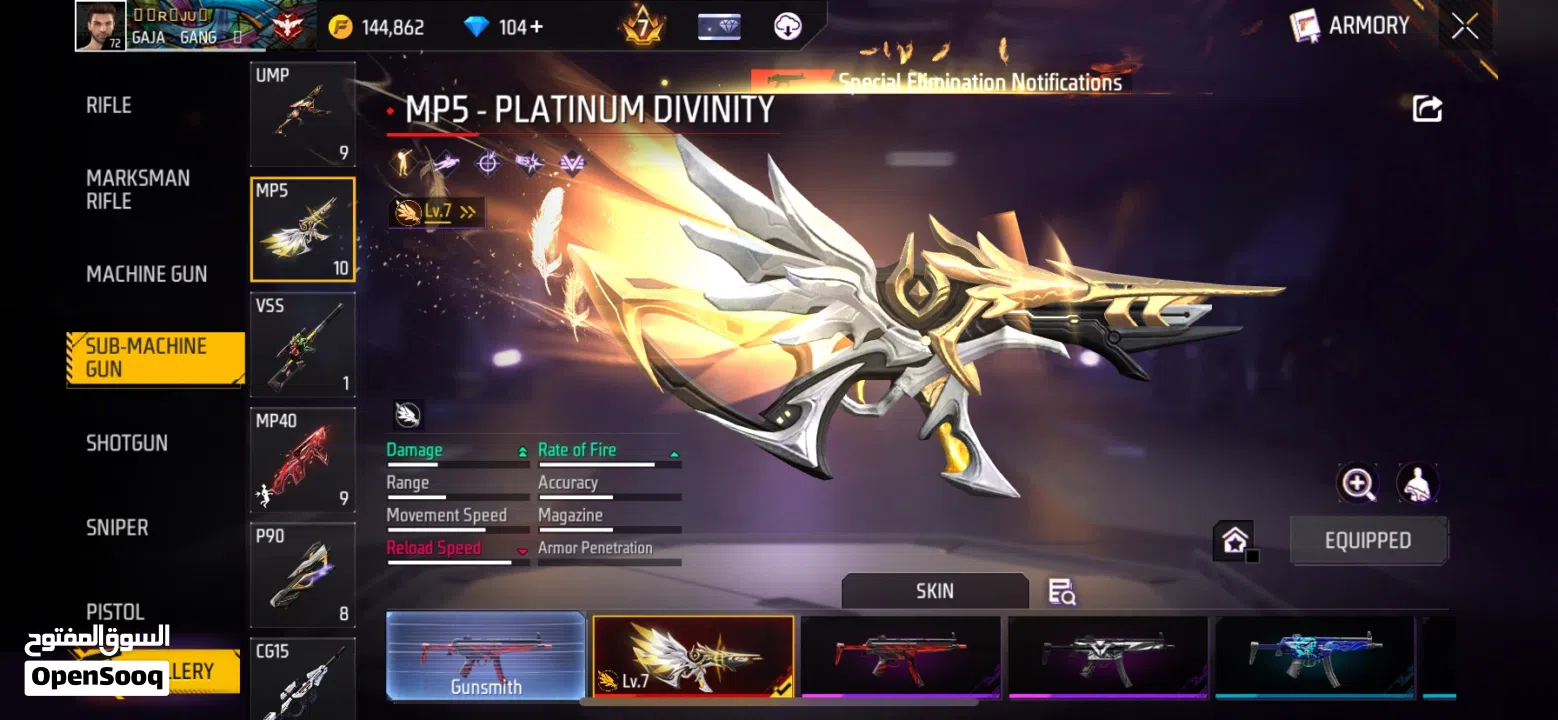1558x720 pixels.
Task: Open the P90 weapon tile
Action: [x=302, y=575]
